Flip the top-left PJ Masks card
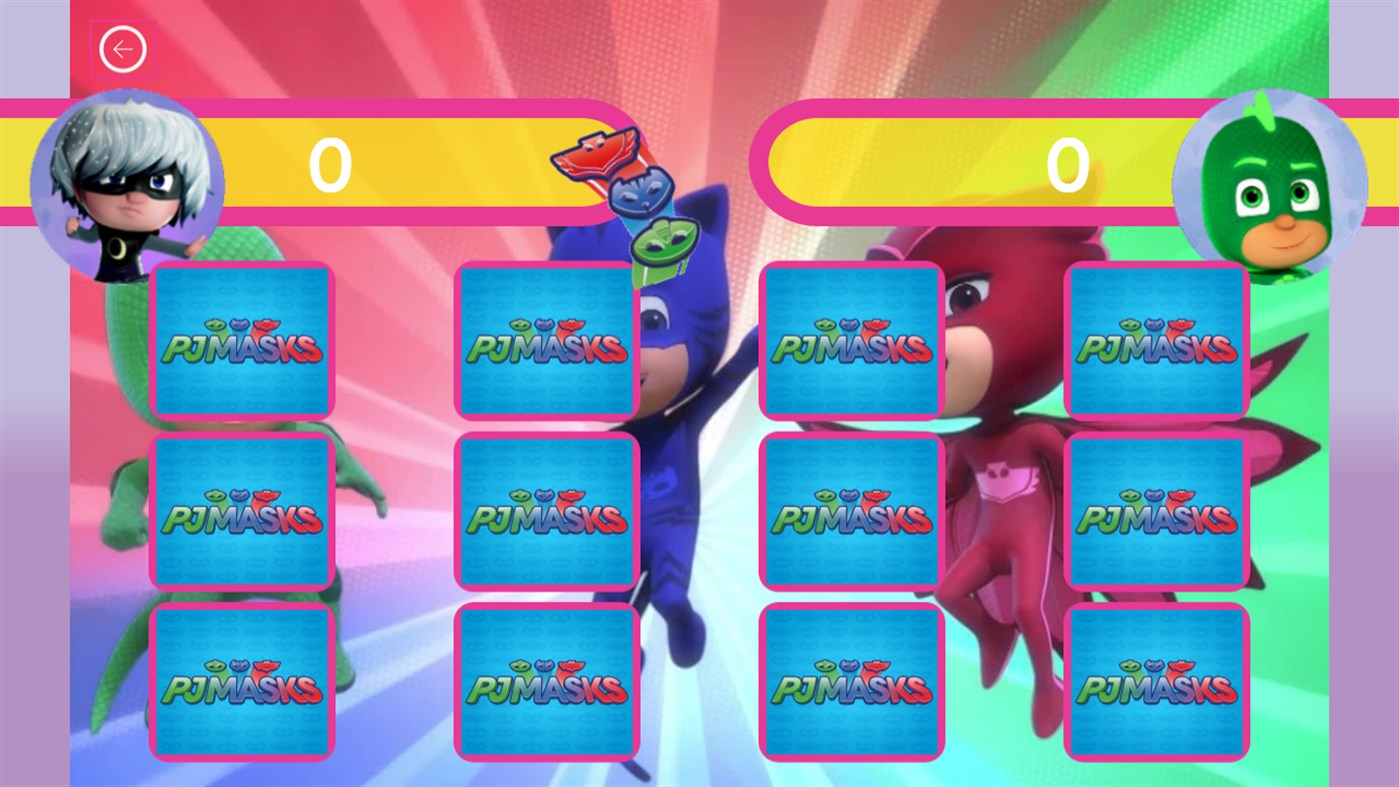This screenshot has width=1399, height=787. point(241,340)
